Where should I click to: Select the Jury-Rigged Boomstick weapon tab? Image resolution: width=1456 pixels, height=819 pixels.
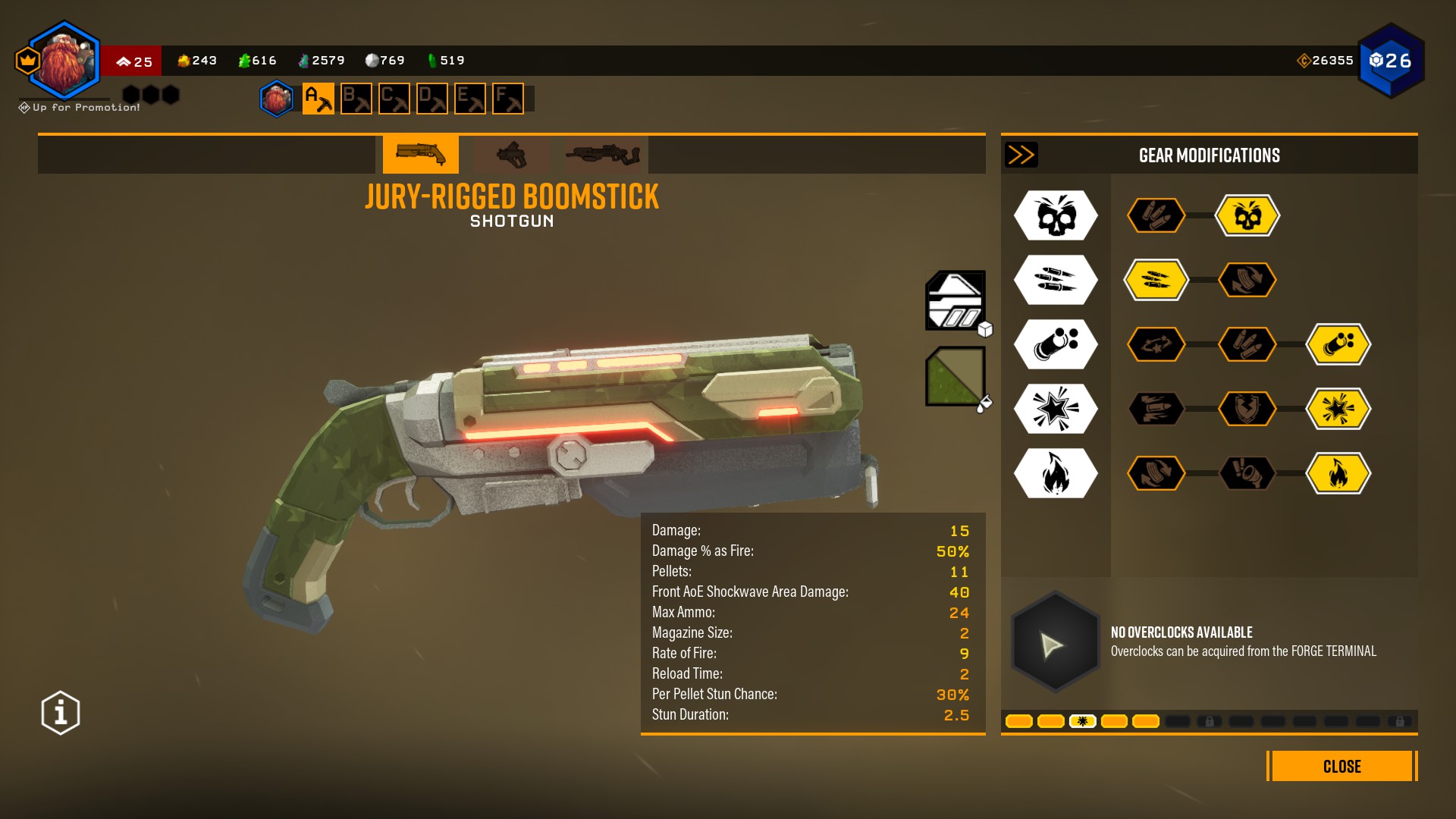point(420,155)
